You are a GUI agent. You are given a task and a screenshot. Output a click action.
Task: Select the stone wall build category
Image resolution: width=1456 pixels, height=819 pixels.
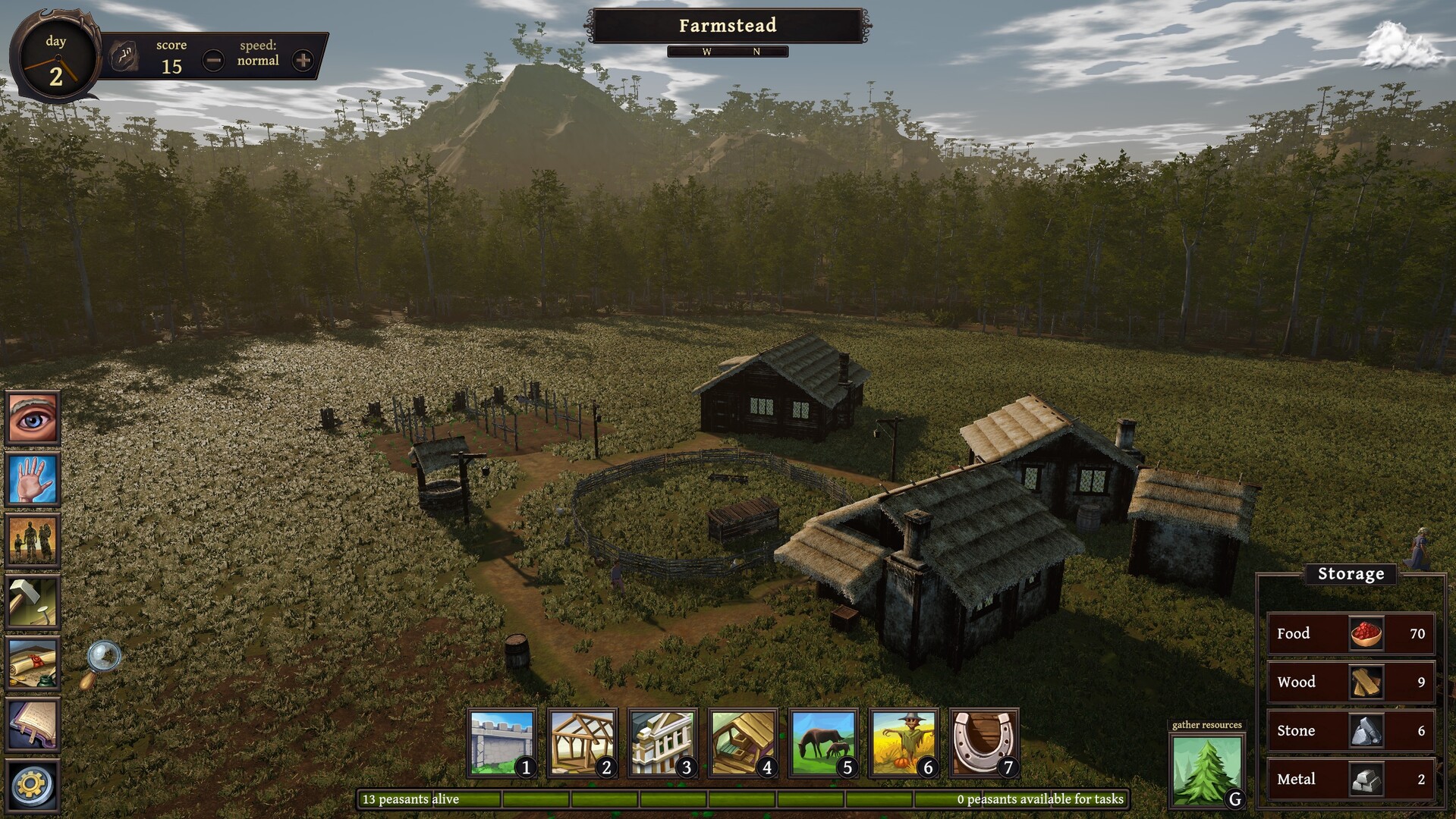pos(502,743)
